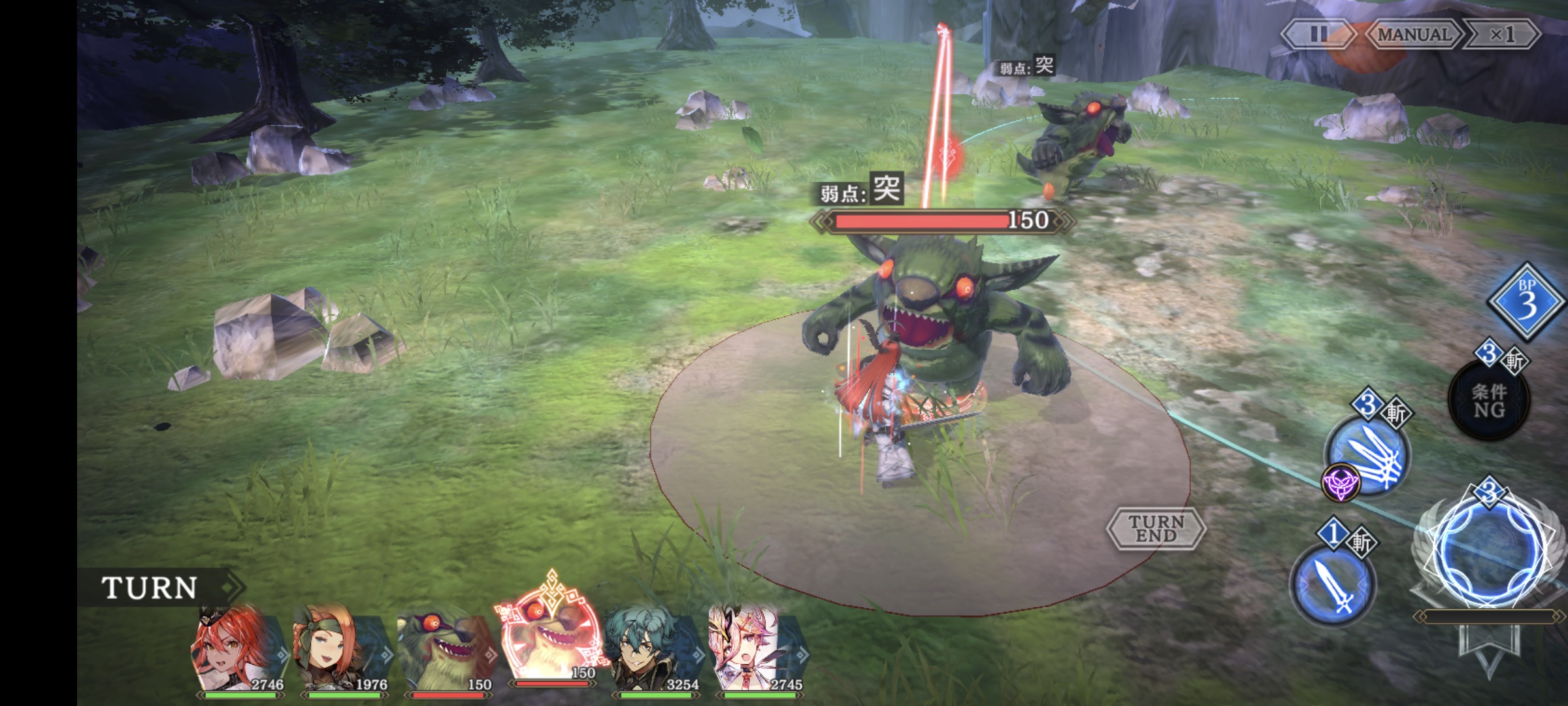The image size is (1568, 706).
Task: Select the teal-haired man turn portrait
Action: point(650,650)
